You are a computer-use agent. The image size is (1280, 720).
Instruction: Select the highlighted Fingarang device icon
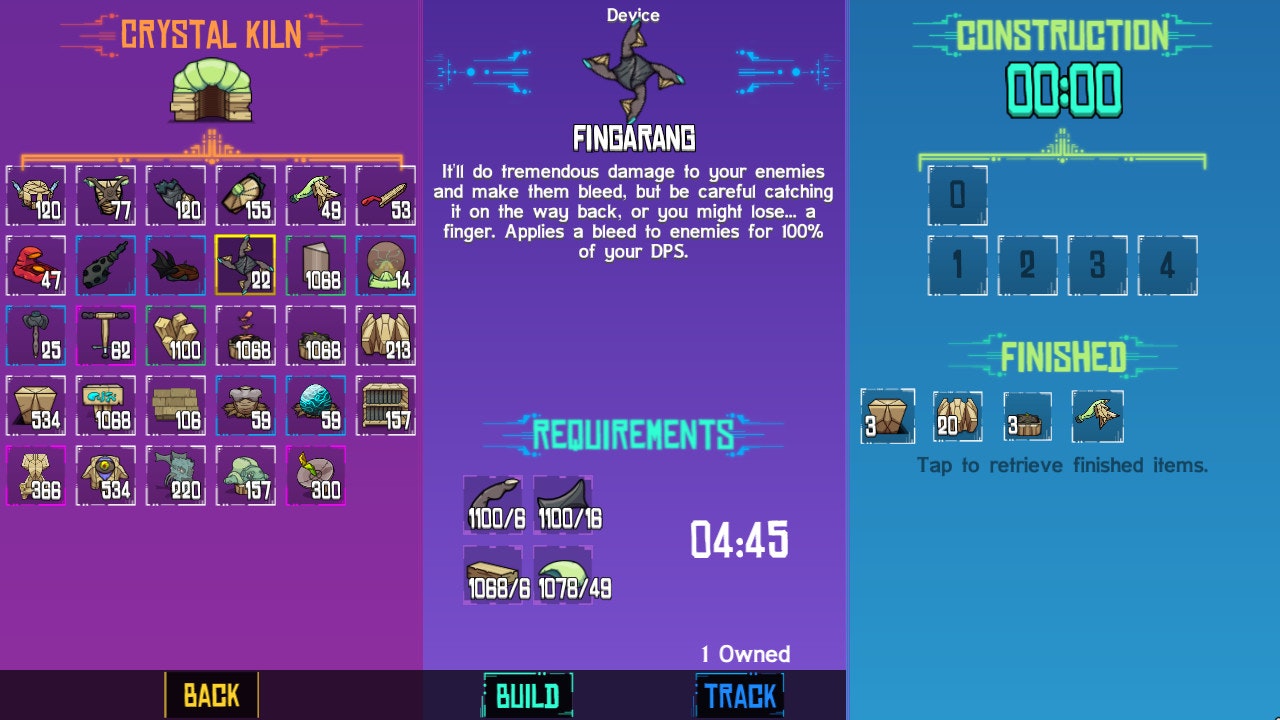247,265
